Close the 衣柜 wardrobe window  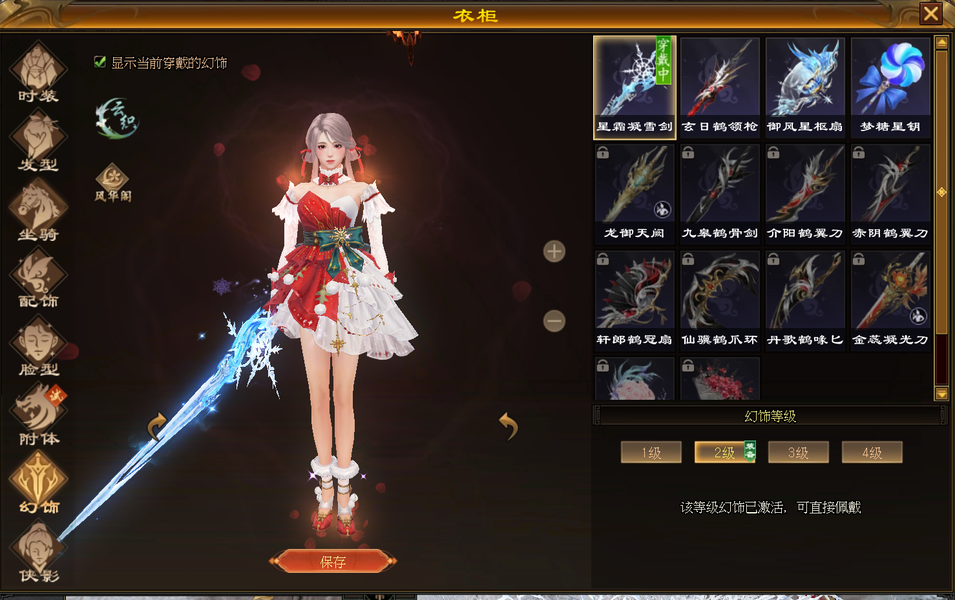point(930,13)
